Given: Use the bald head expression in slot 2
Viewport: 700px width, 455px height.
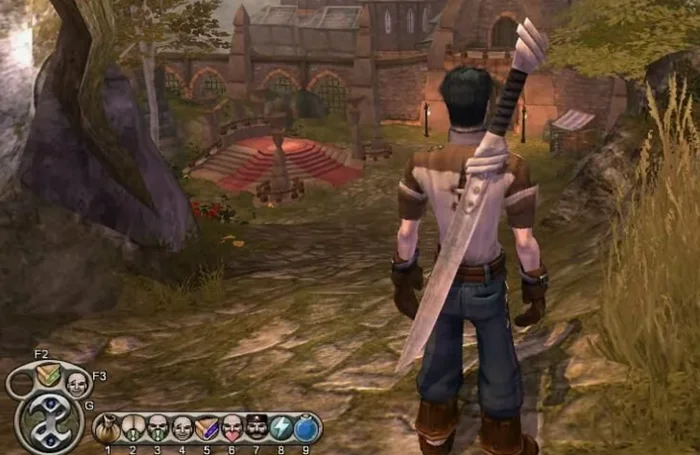Looking at the screenshot, I should pos(132,428).
